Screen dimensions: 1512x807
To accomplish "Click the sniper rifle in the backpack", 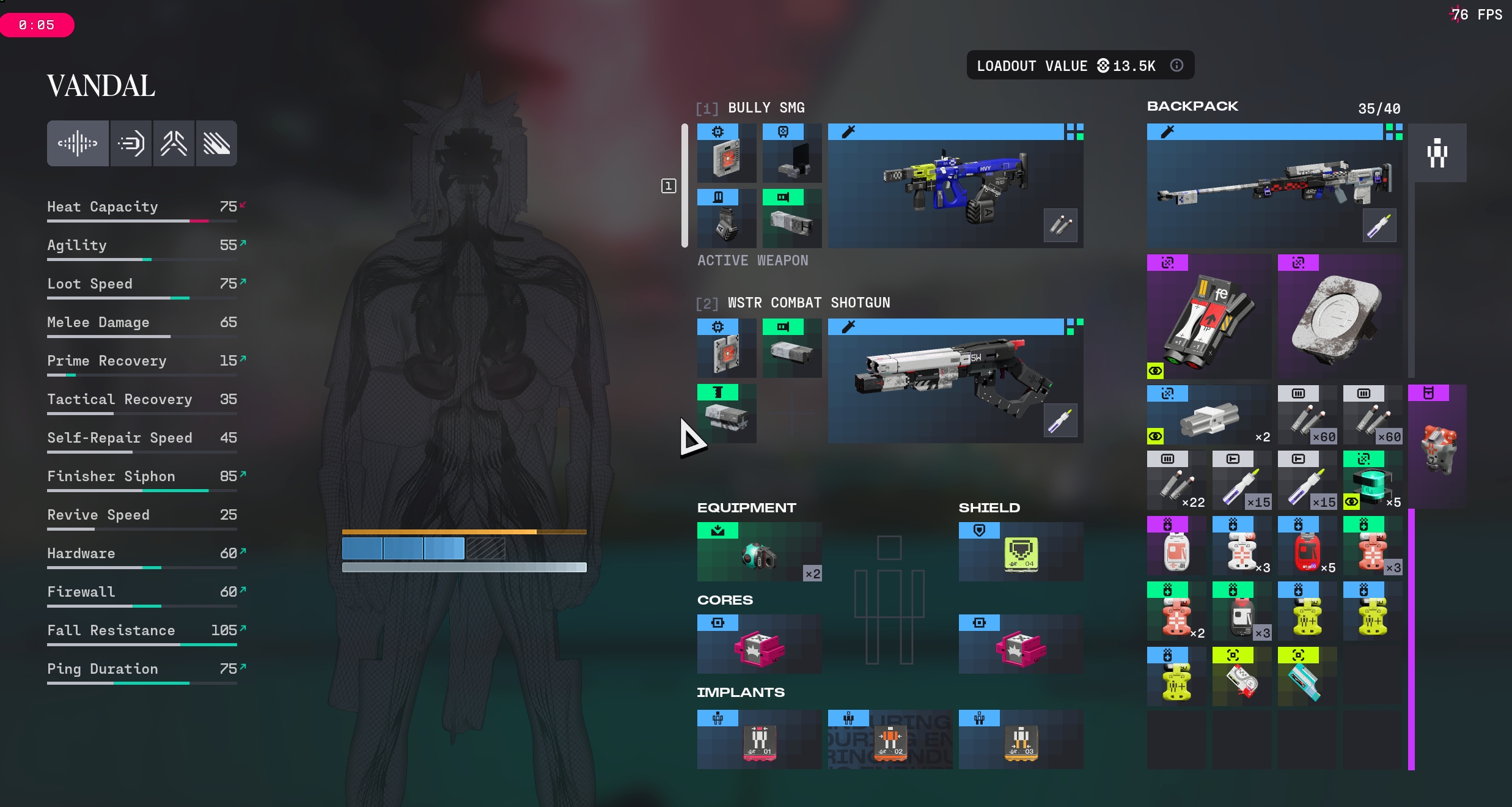I will (1274, 186).
